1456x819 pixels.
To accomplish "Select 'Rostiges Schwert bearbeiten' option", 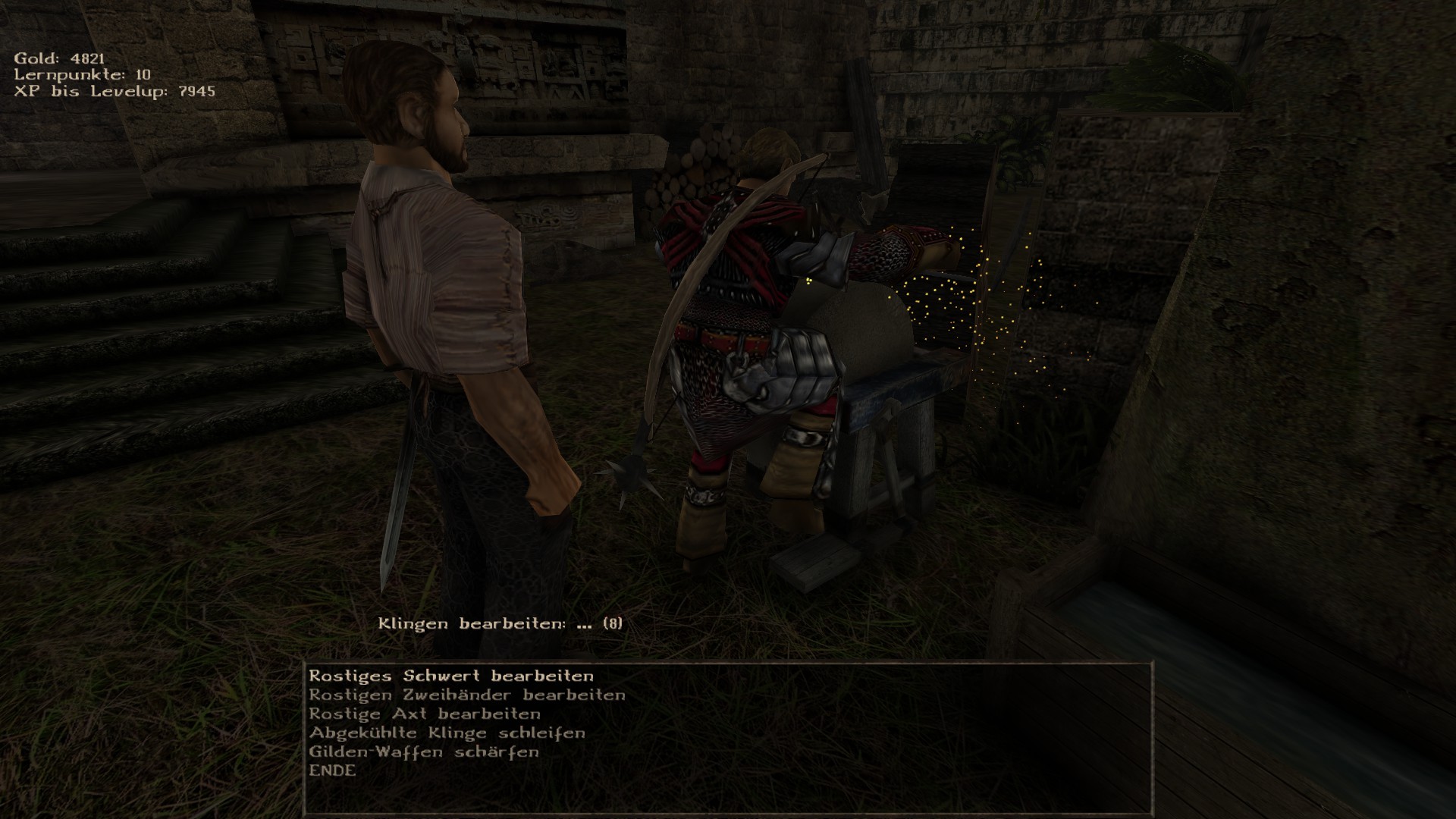I will point(451,676).
